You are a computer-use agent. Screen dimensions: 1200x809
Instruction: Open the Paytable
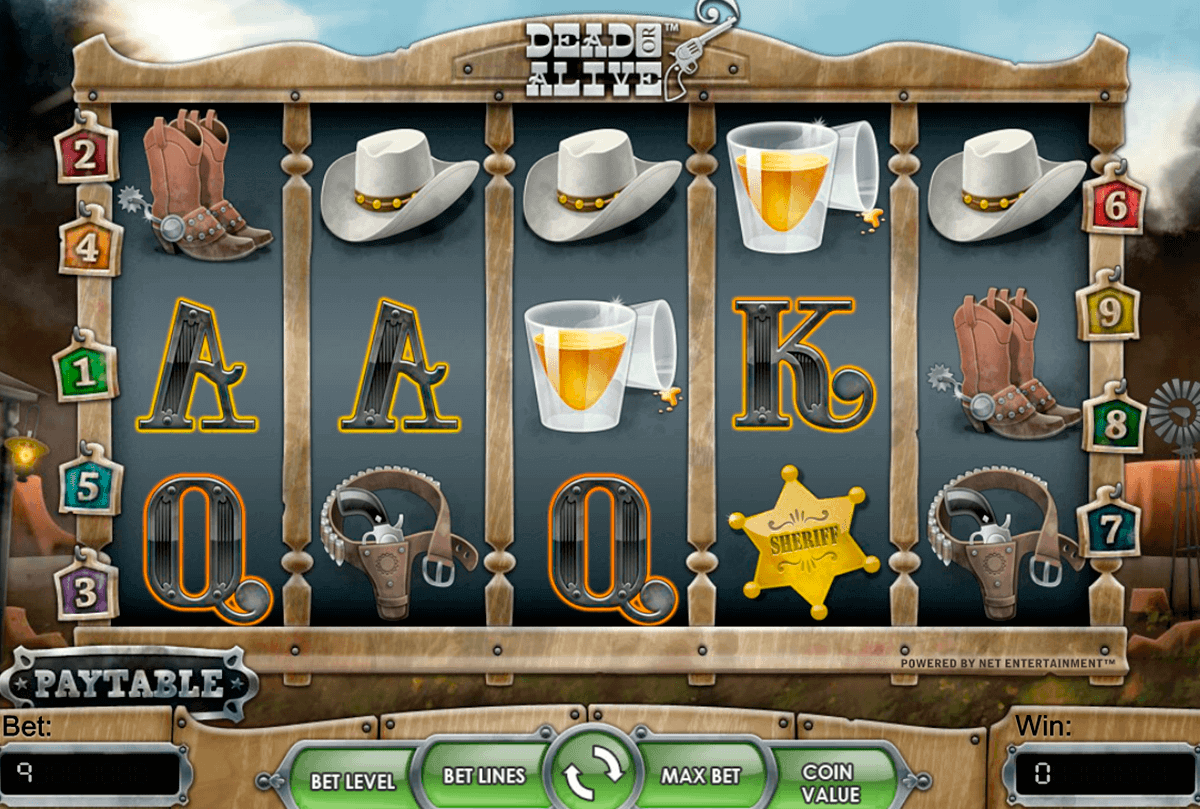click(128, 683)
